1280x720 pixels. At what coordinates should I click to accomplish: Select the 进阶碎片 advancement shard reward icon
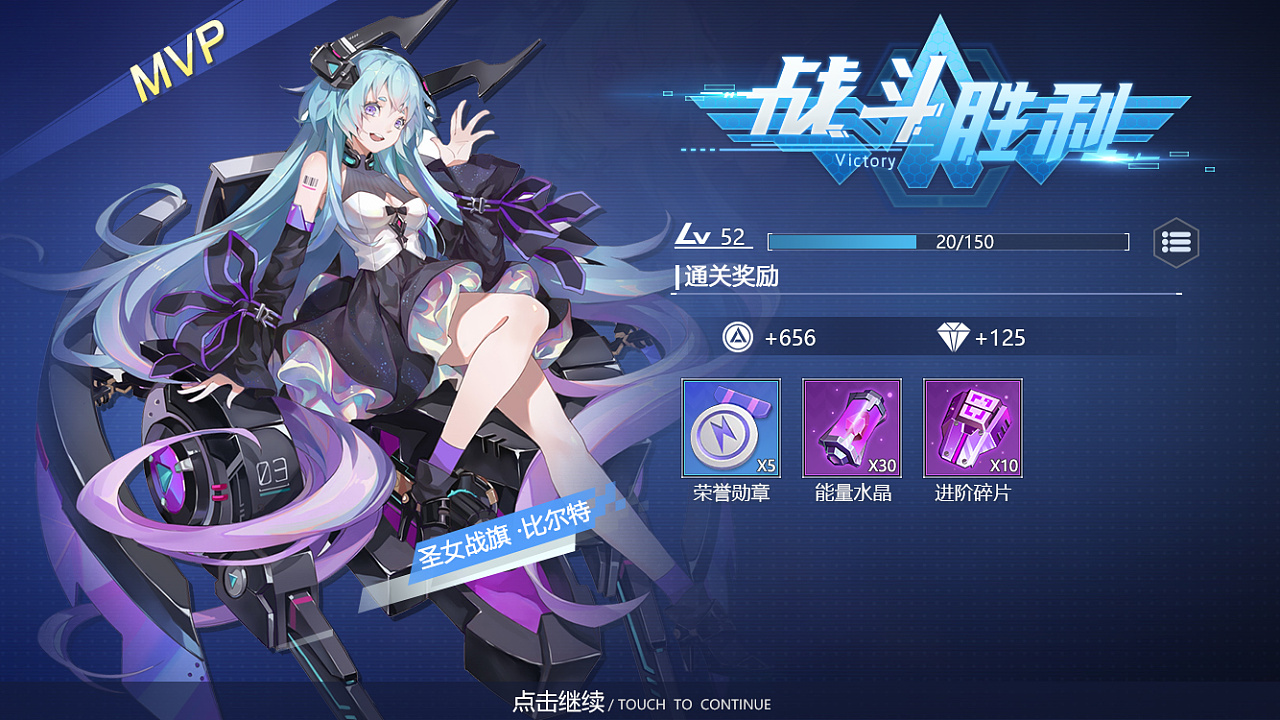click(x=971, y=430)
